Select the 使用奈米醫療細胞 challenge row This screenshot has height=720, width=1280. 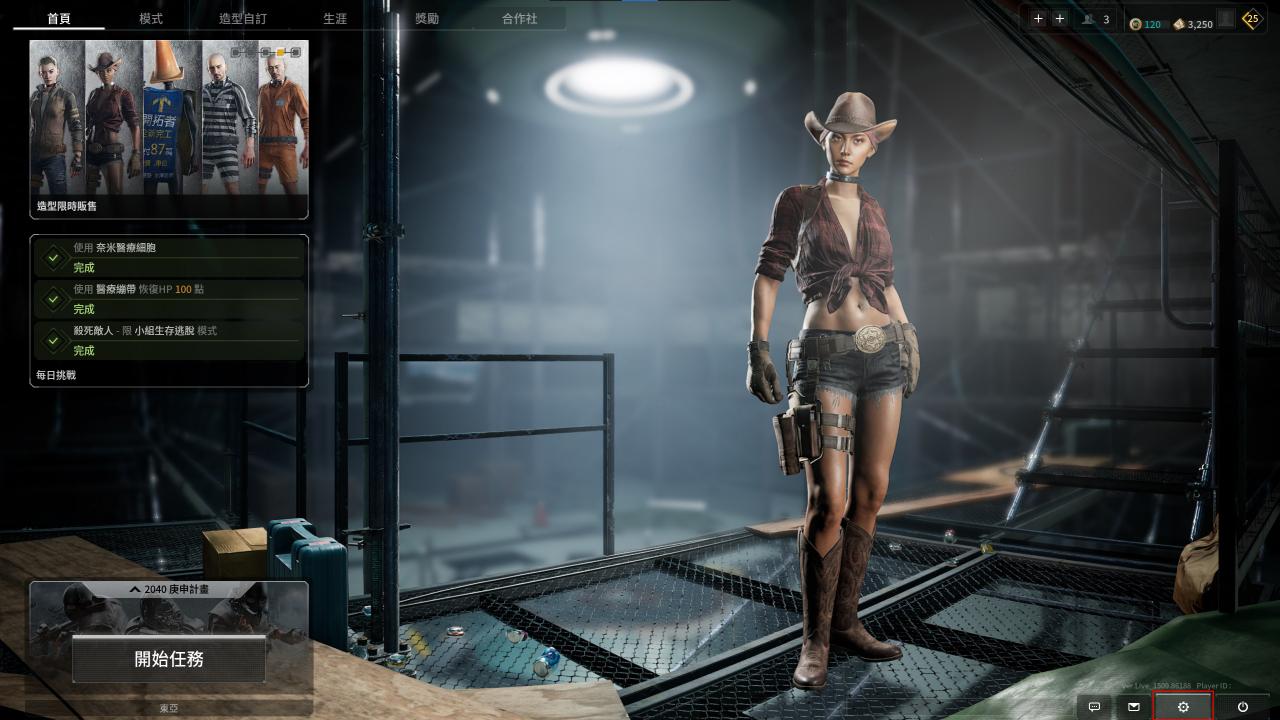[169, 258]
